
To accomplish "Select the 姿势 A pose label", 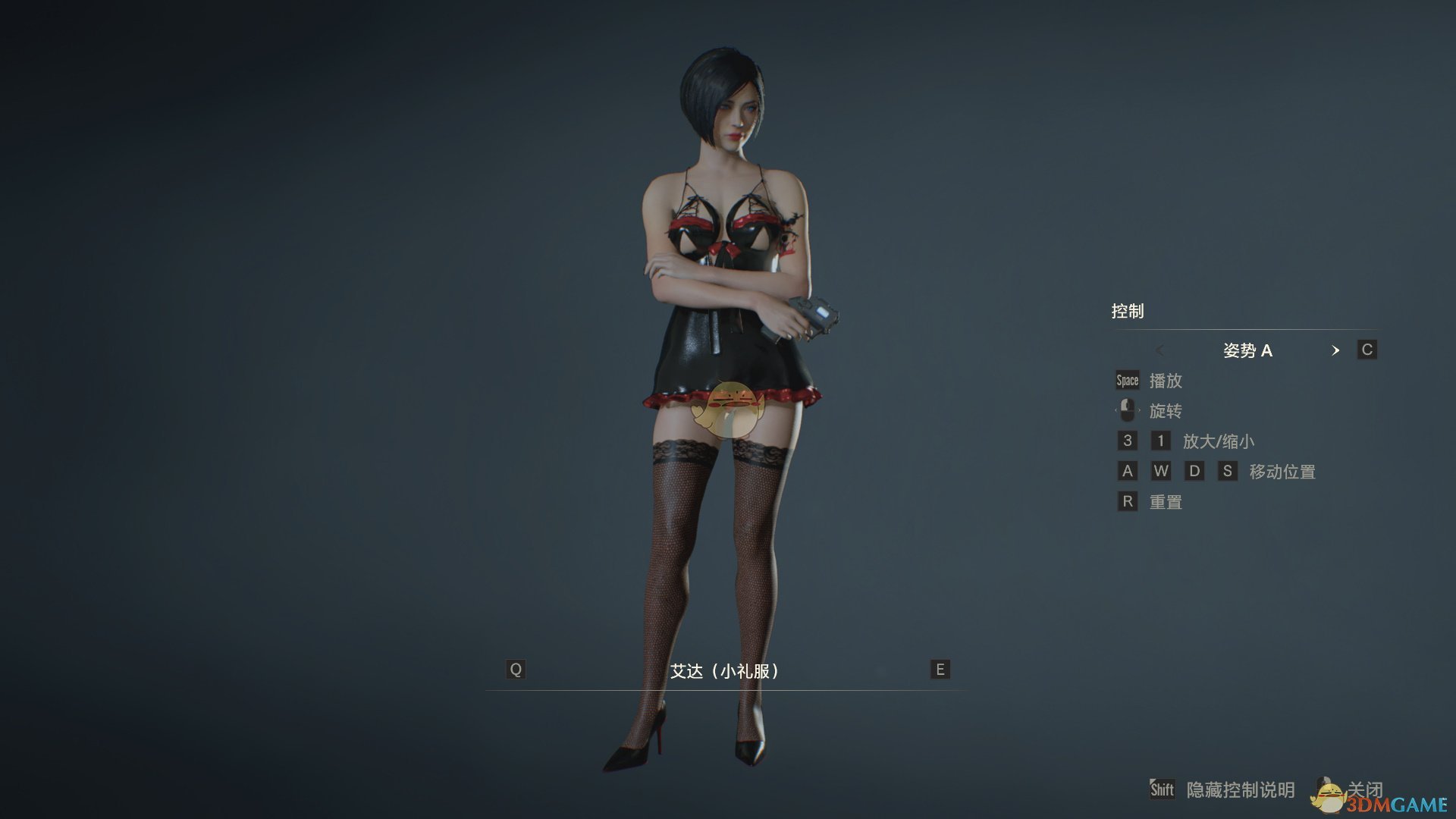I will [x=1247, y=350].
